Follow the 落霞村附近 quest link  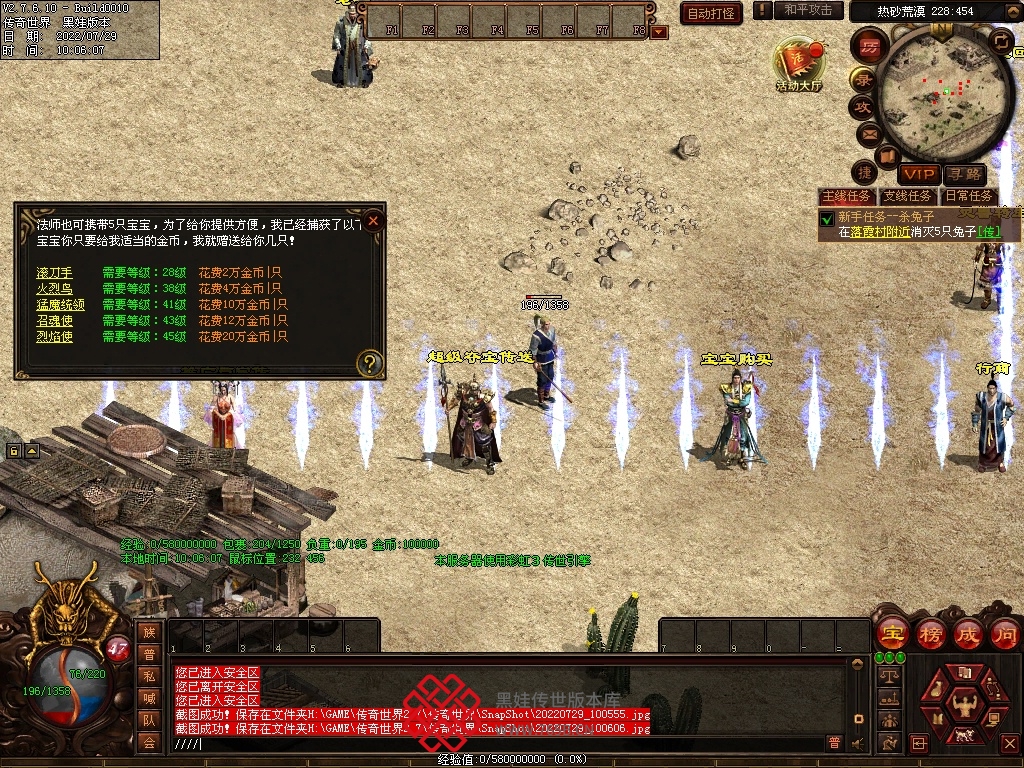[x=880, y=232]
